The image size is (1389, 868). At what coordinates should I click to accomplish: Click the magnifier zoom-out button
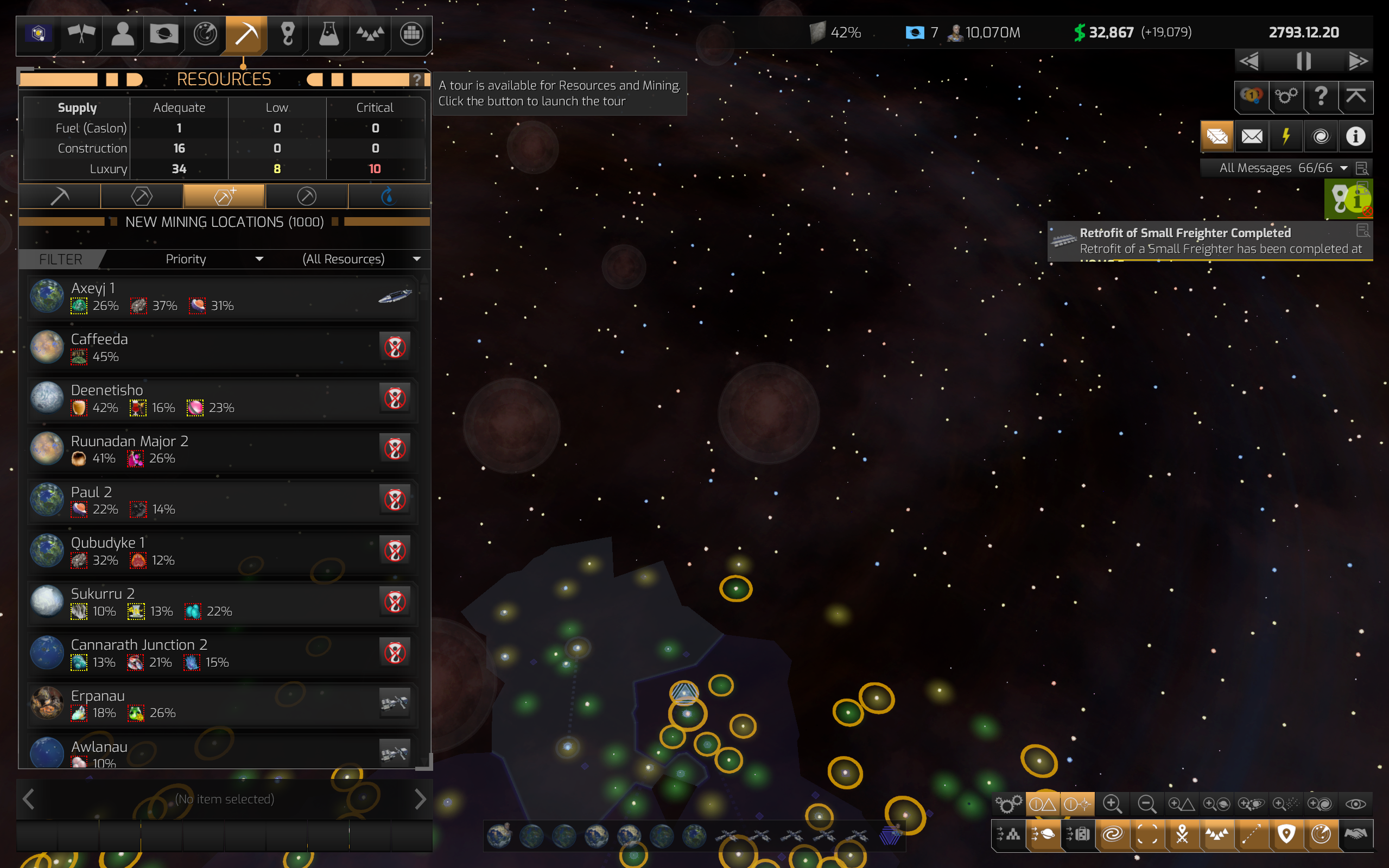(x=1146, y=804)
